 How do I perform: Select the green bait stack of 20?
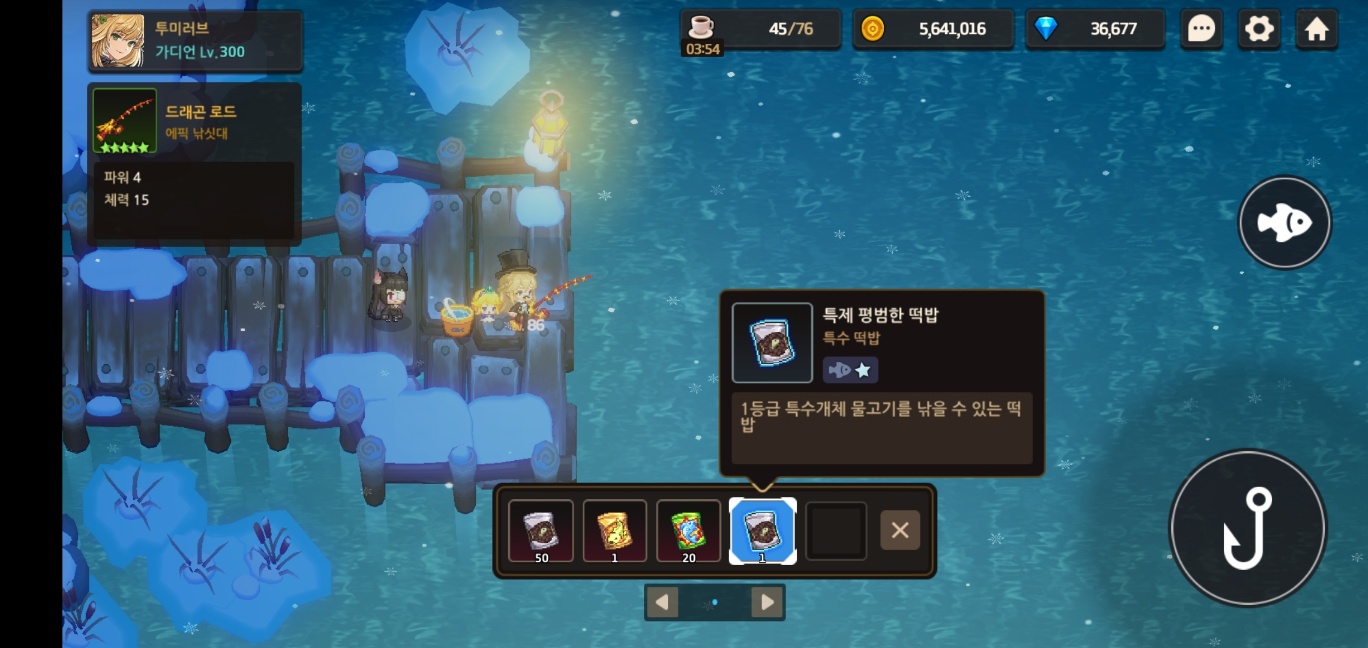(x=688, y=530)
